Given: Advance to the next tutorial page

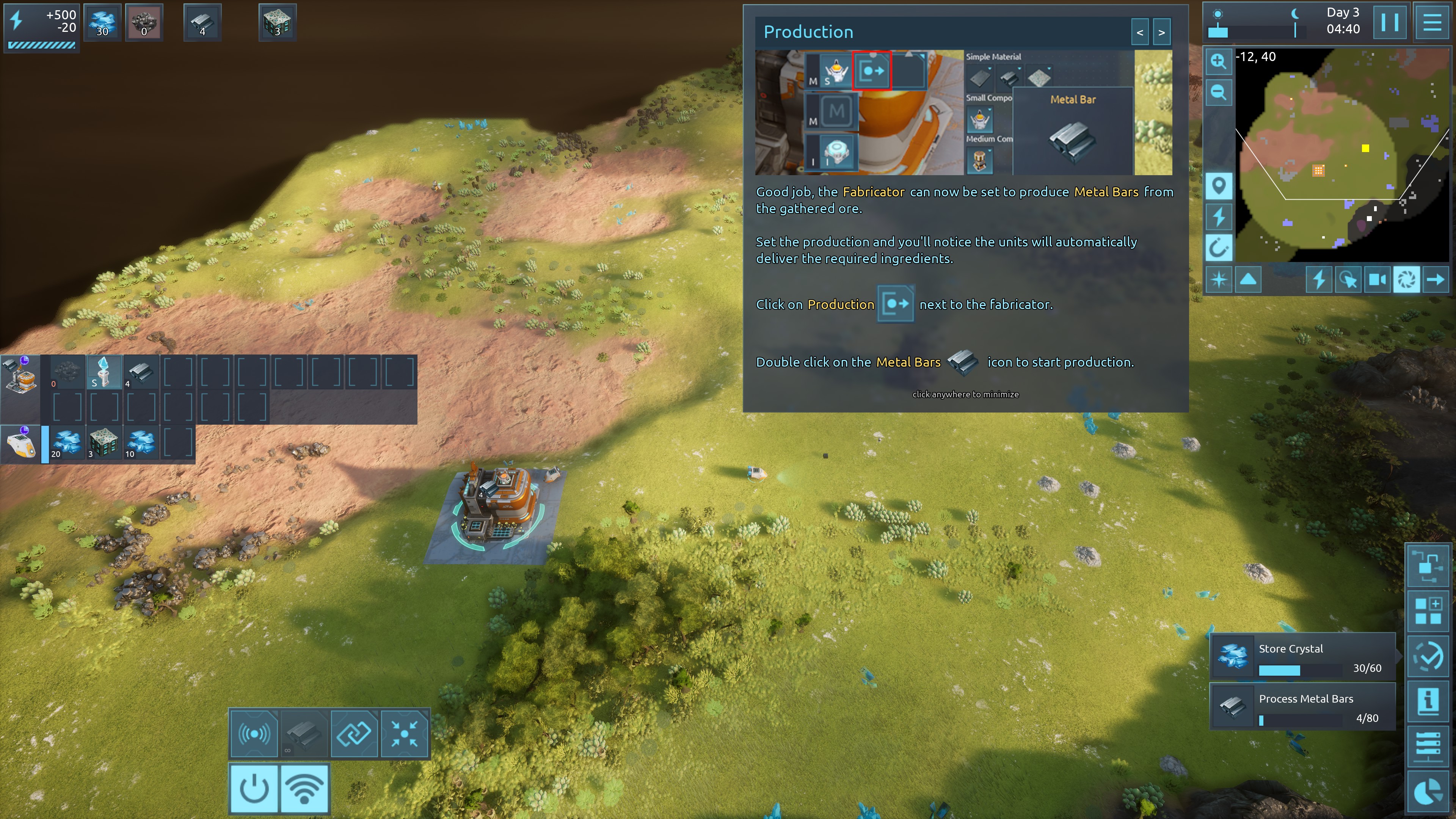Looking at the screenshot, I should pyautogui.click(x=1161, y=32).
